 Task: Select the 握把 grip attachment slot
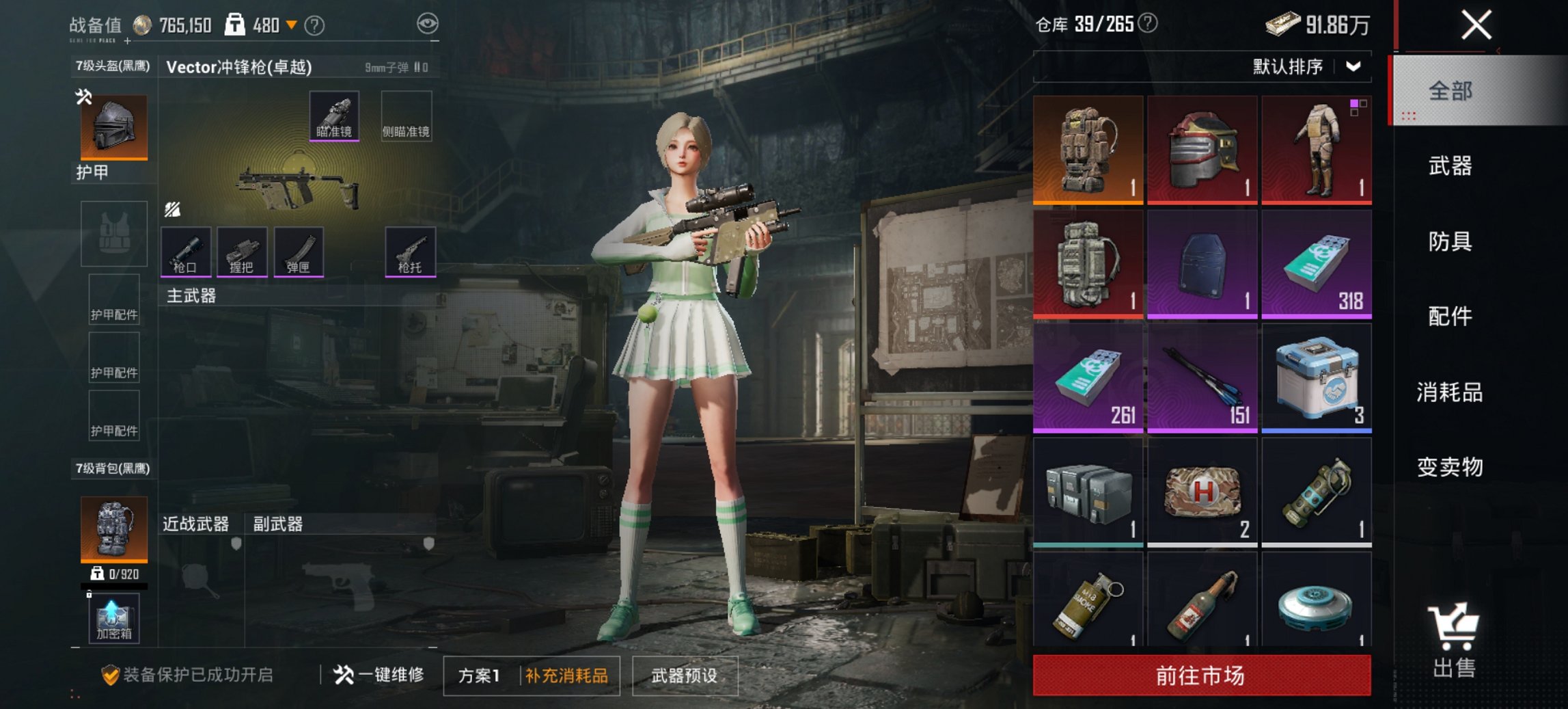coord(242,253)
